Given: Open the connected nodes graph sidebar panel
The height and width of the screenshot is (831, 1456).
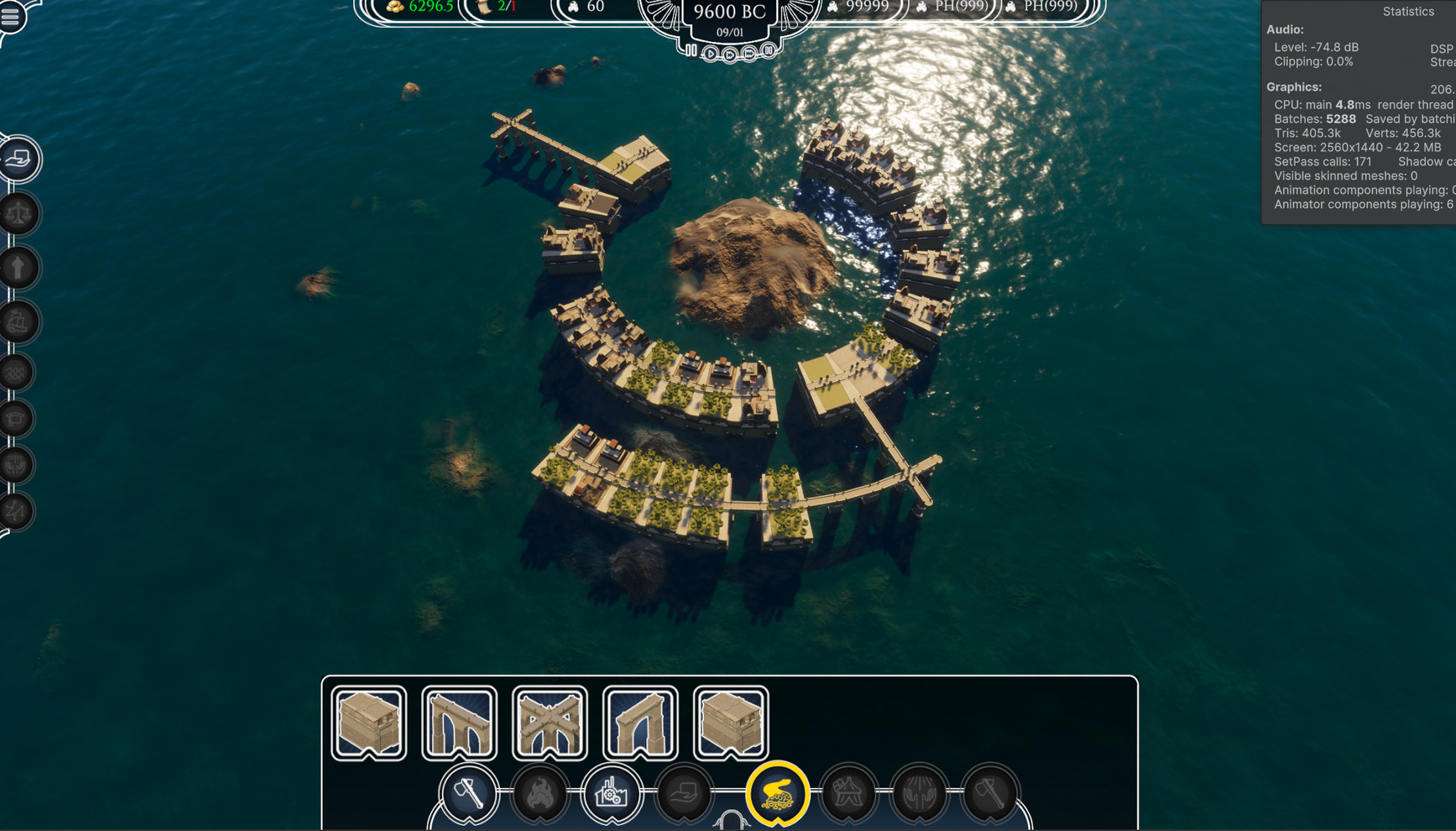Looking at the screenshot, I should 17,511.
